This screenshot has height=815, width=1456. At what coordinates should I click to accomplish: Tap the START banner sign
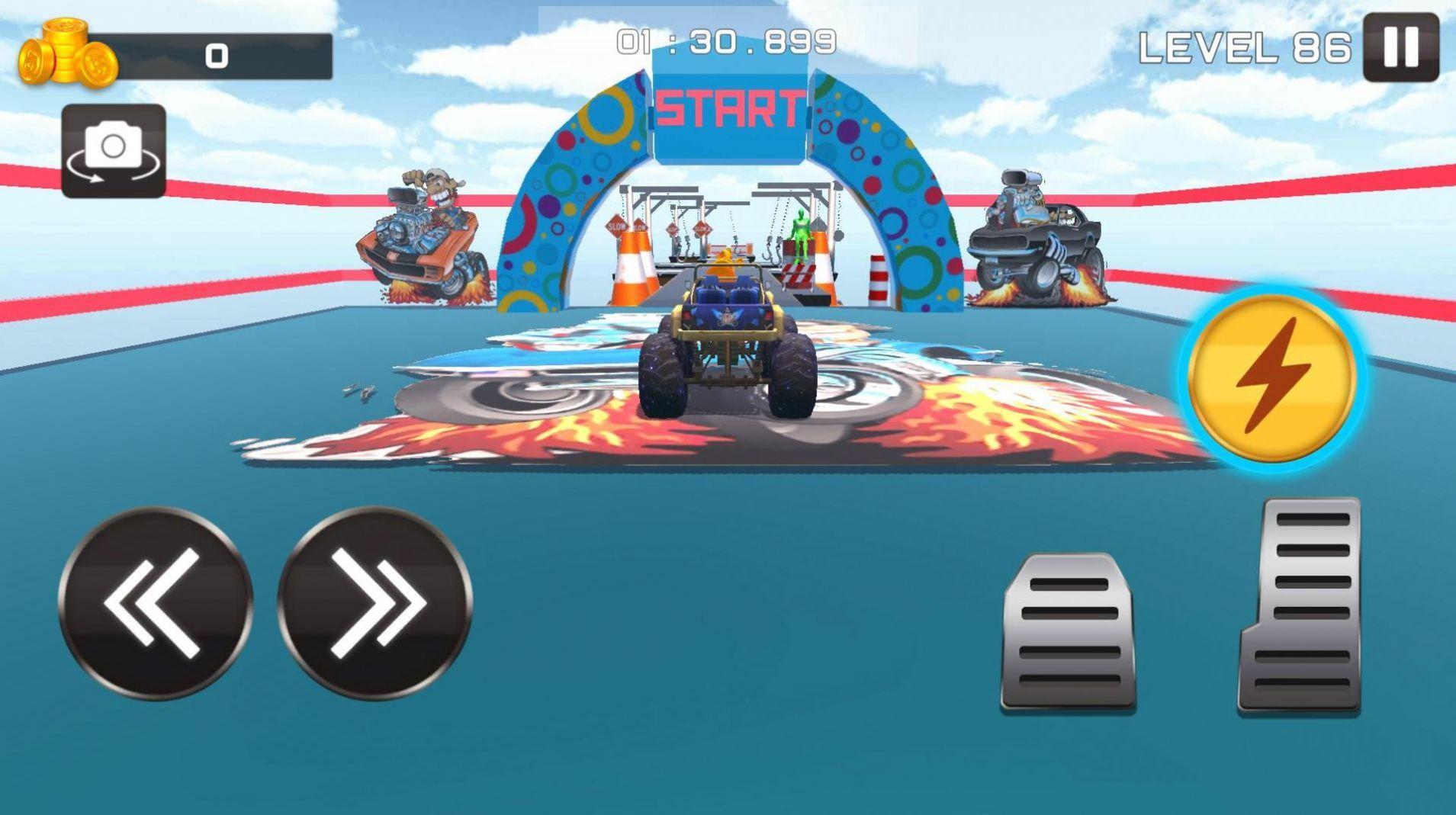[x=726, y=109]
